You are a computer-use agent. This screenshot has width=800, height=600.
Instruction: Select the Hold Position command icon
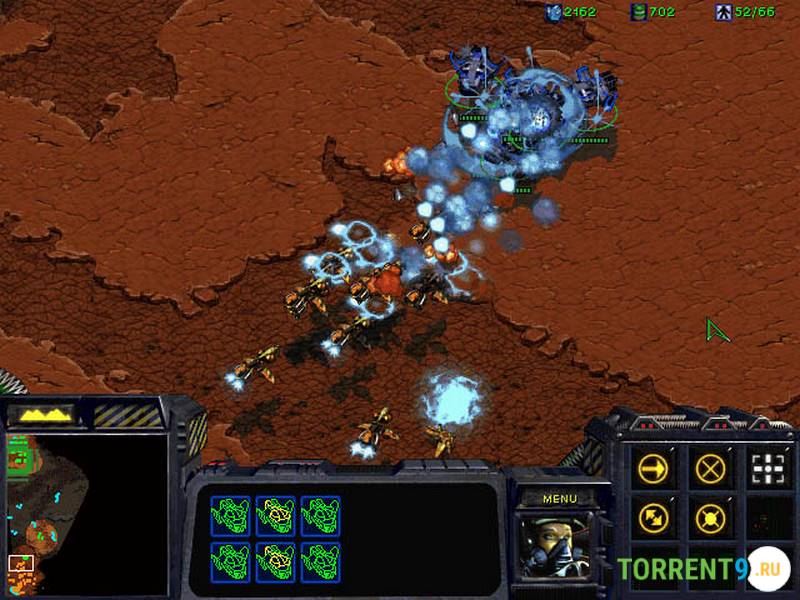(710, 517)
